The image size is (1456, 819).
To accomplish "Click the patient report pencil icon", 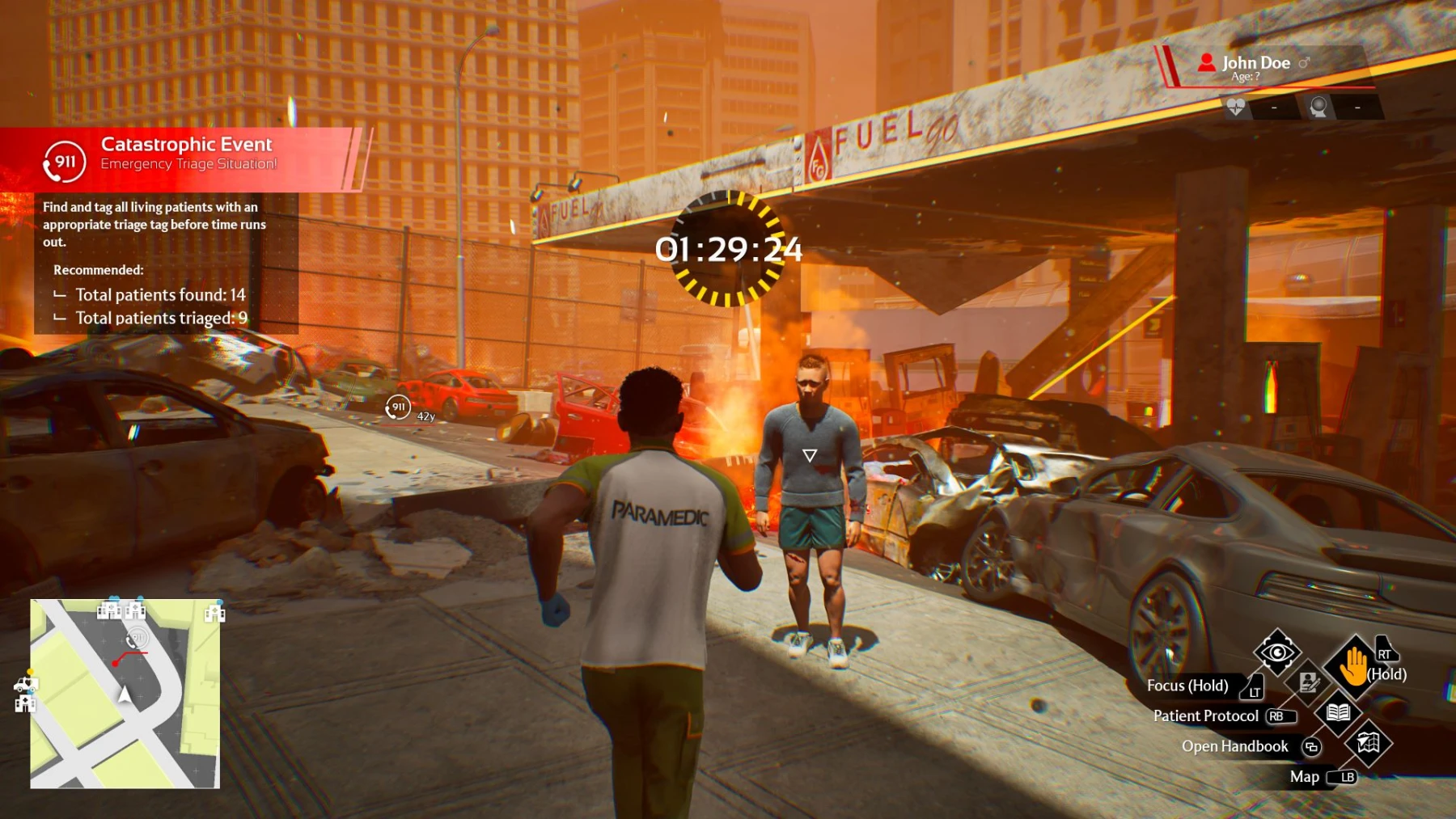I will click(1309, 684).
